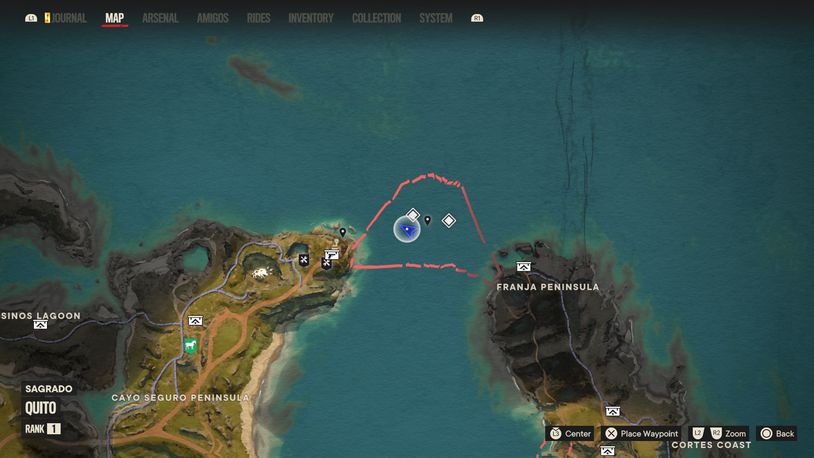Open the Collection tab

(x=376, y=18)
